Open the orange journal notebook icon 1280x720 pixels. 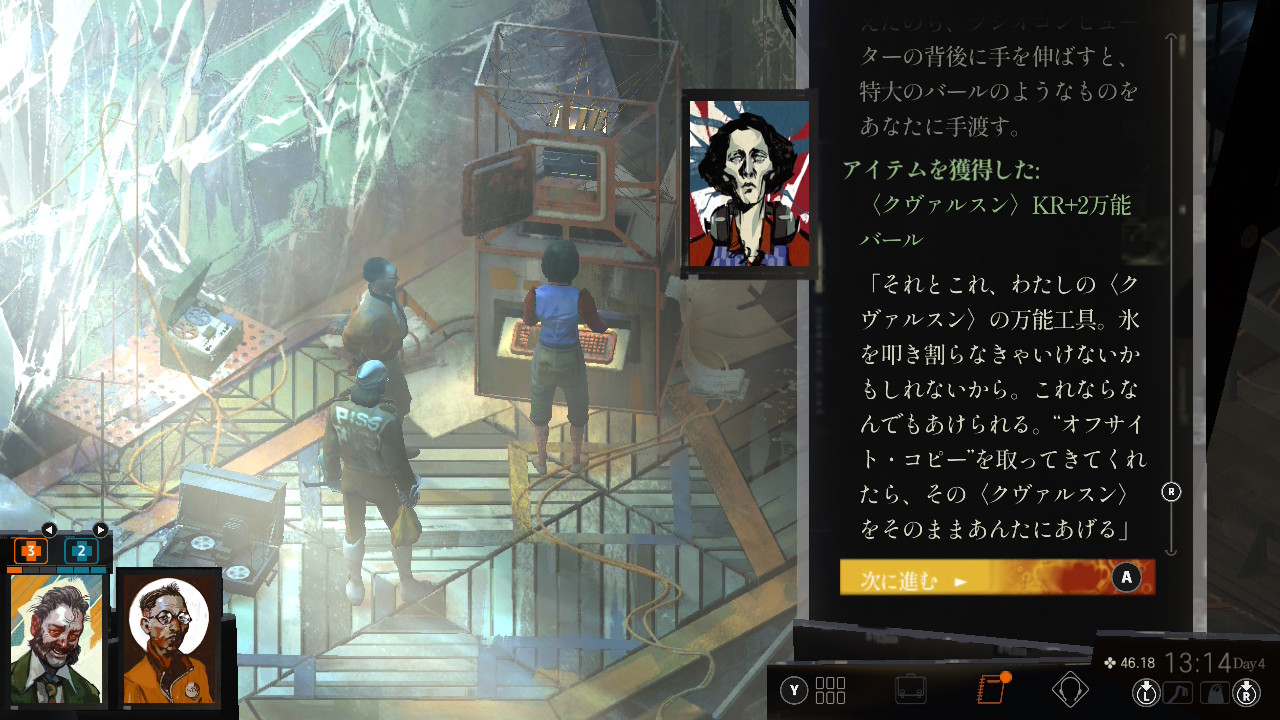click(989, 690)
